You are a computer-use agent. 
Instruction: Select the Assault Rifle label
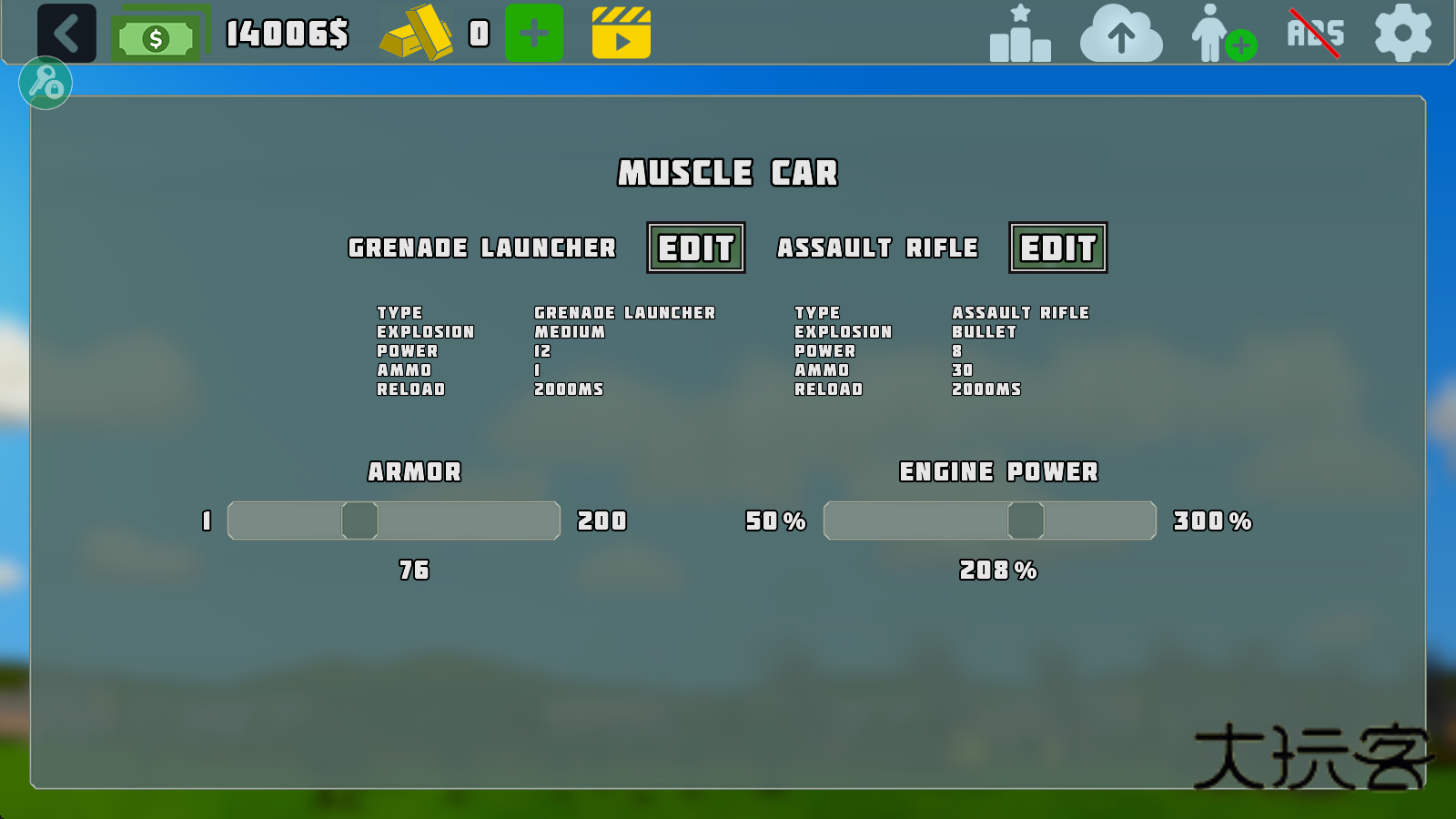tap(878, 248)
